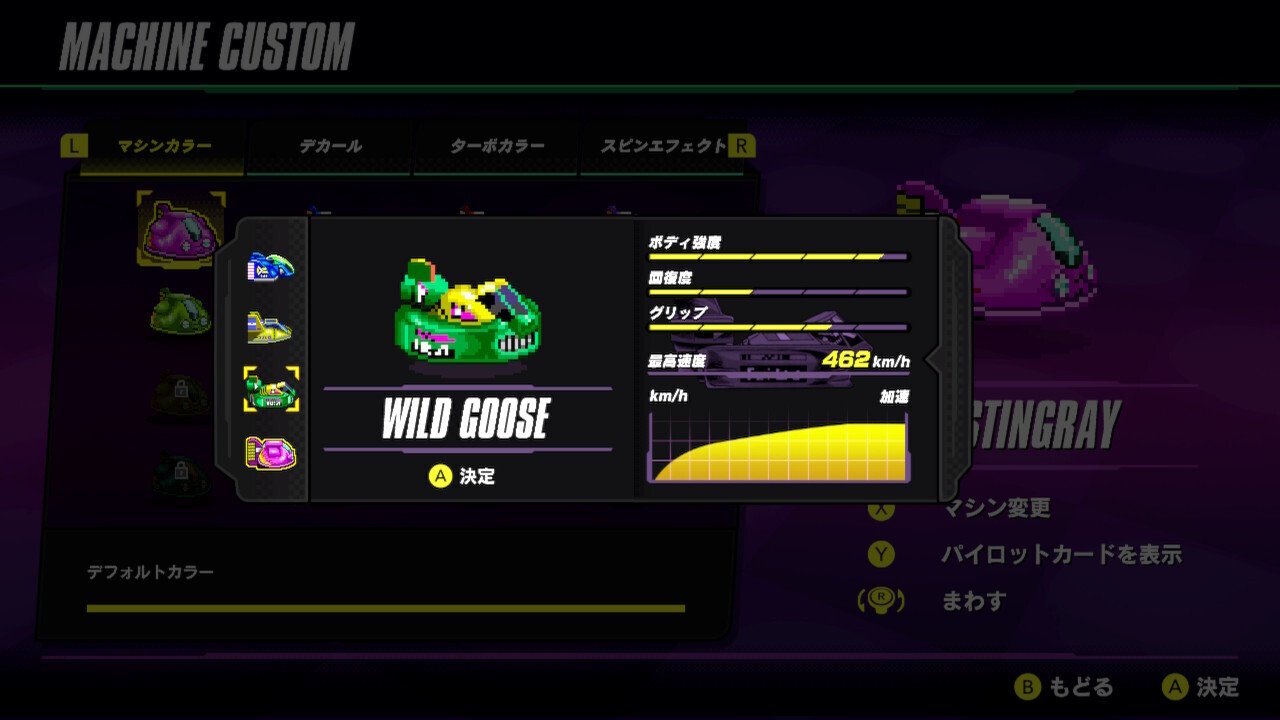Select the マシンカラー tab
This screenshot has height=720, width=1280.
tap(163, 145)
